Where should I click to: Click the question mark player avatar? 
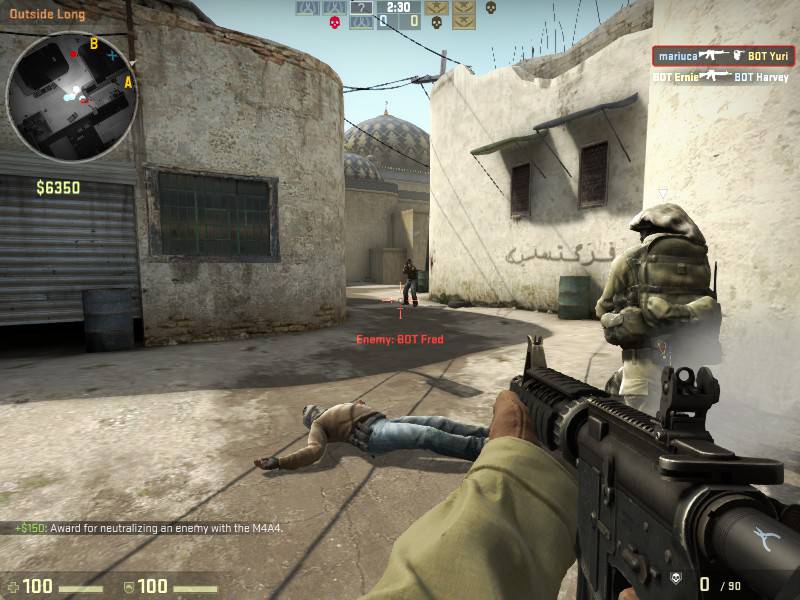pos(359,8)
